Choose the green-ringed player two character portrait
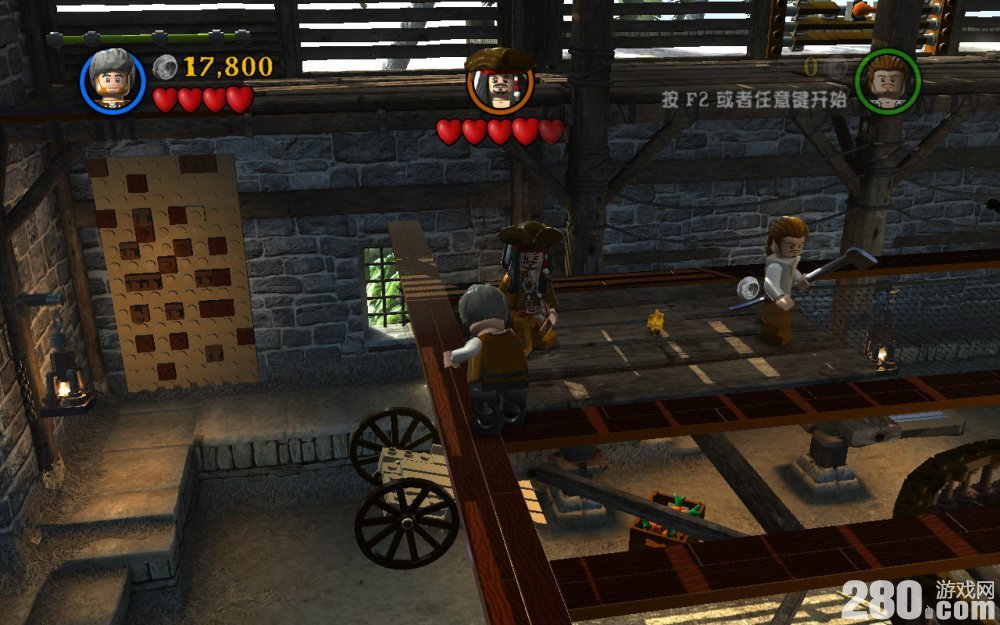 [886, 80]
